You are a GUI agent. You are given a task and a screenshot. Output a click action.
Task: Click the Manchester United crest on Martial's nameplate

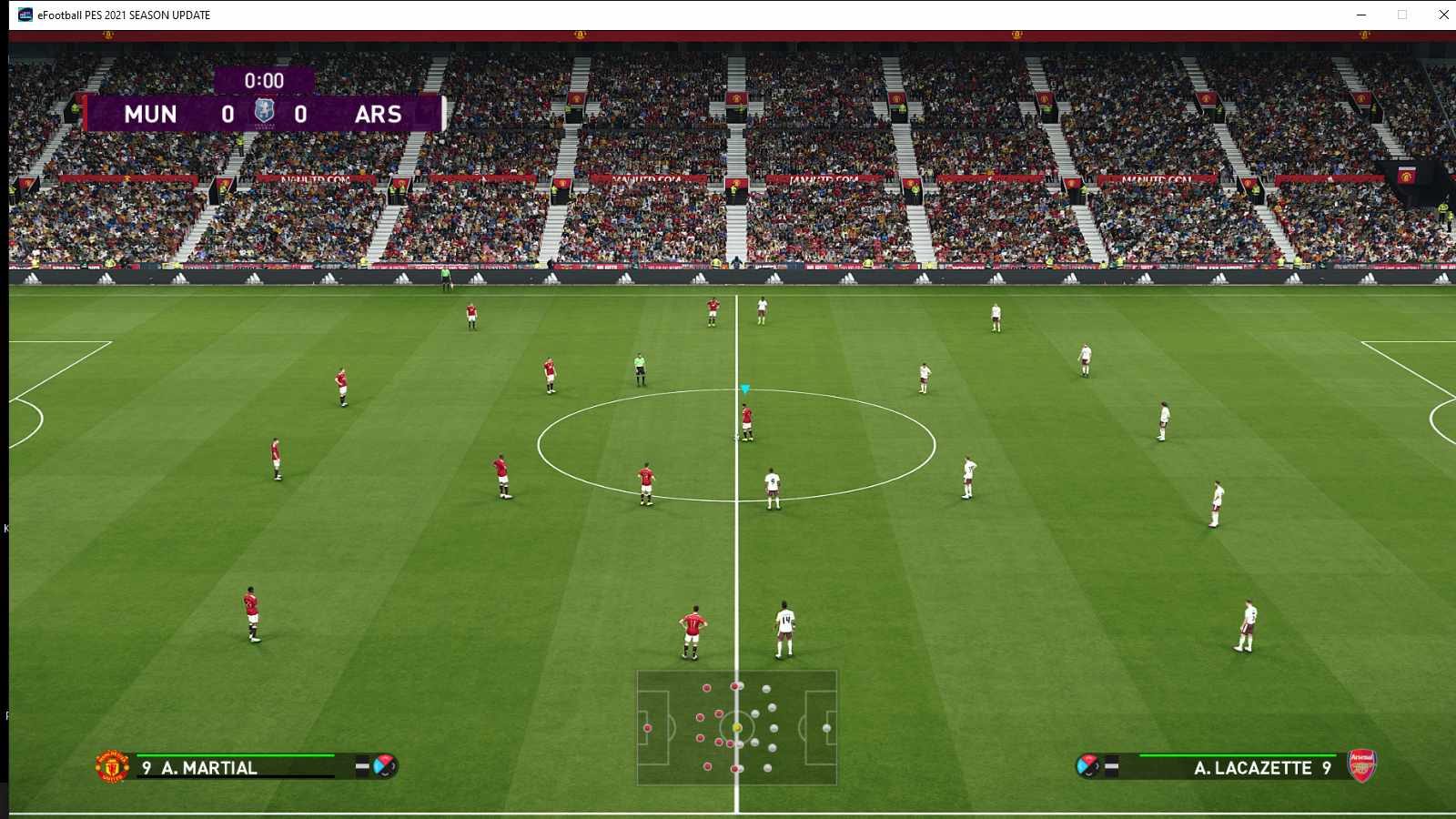point(111,767)
